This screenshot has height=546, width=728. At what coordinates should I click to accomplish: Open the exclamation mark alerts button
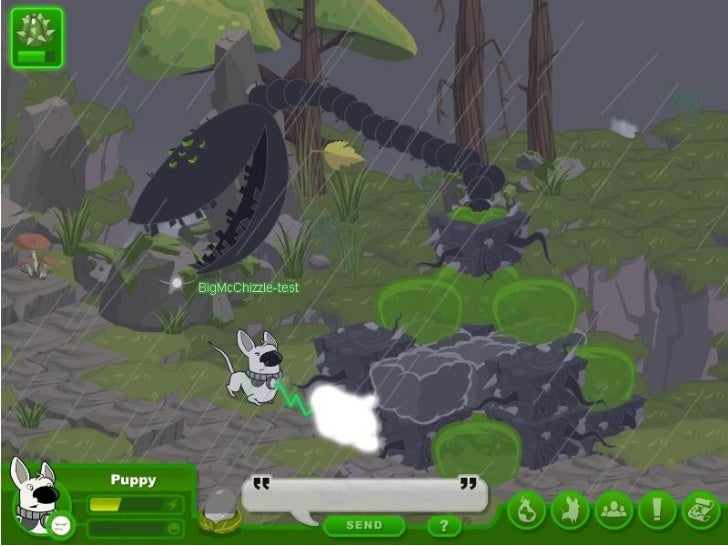pyautogui.click(x=657, y=510)
